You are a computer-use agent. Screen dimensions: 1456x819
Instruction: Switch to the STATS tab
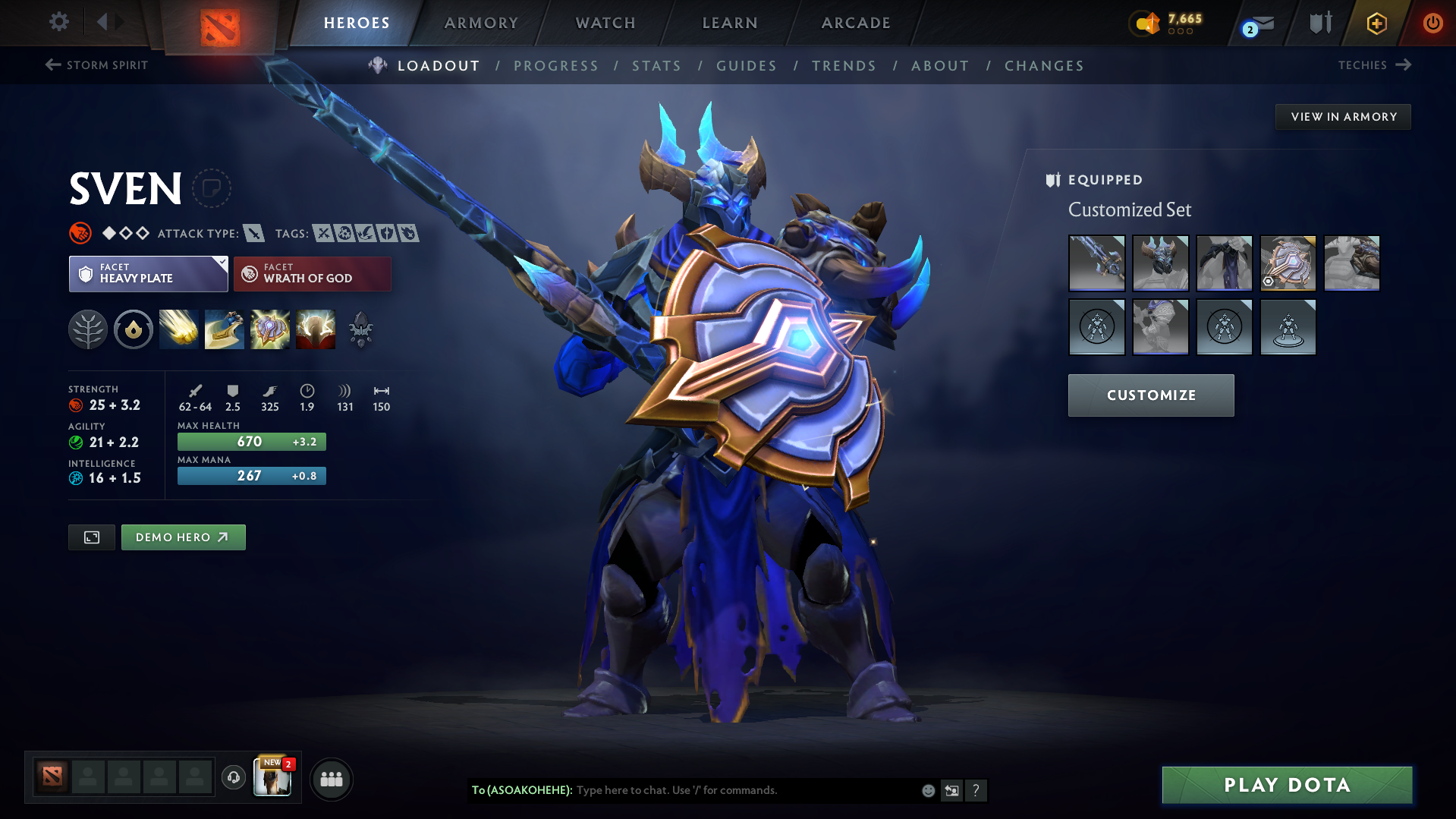pyautogui.click(x=656, y=65)
